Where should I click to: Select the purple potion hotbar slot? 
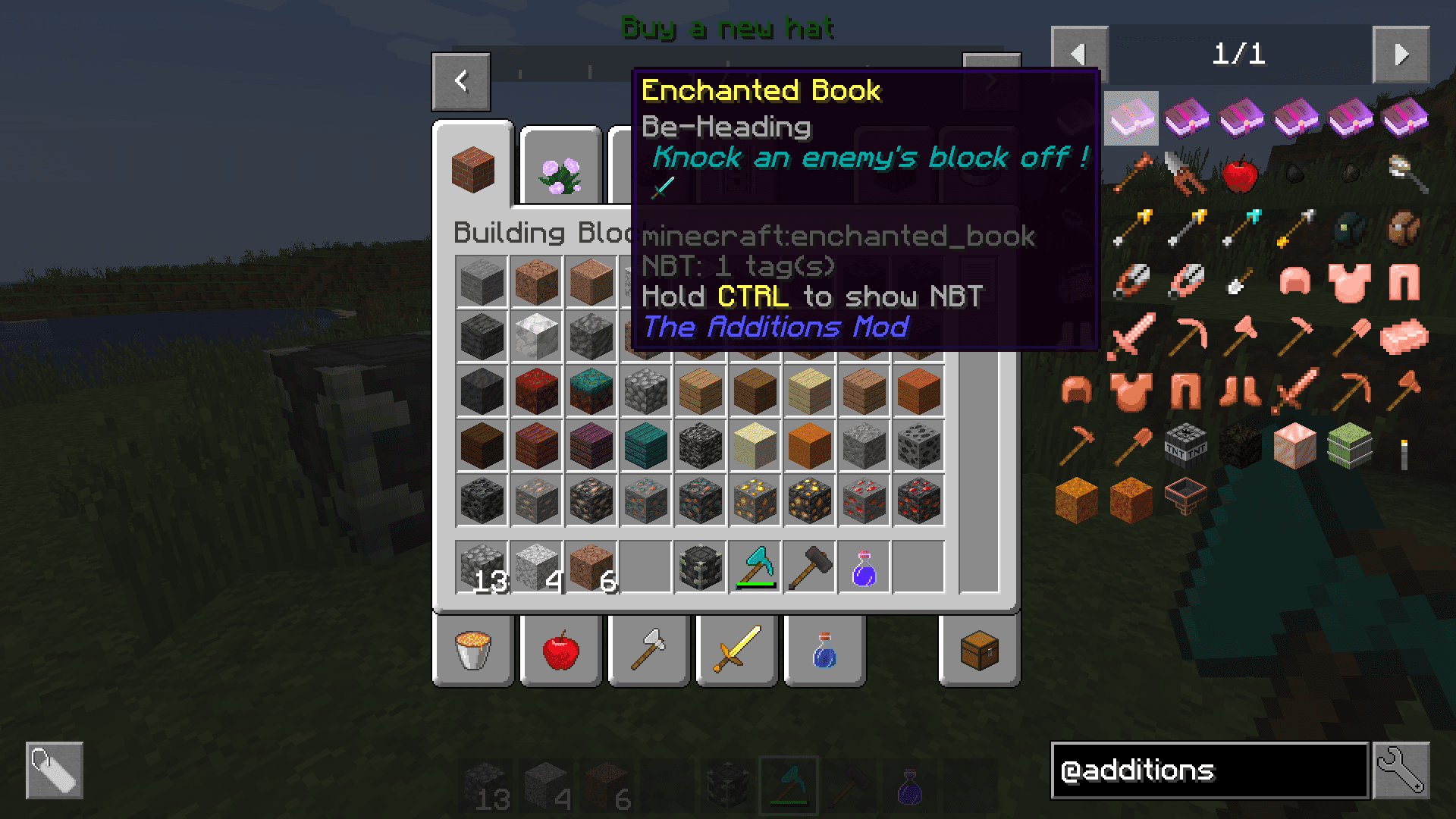(864, 567)
